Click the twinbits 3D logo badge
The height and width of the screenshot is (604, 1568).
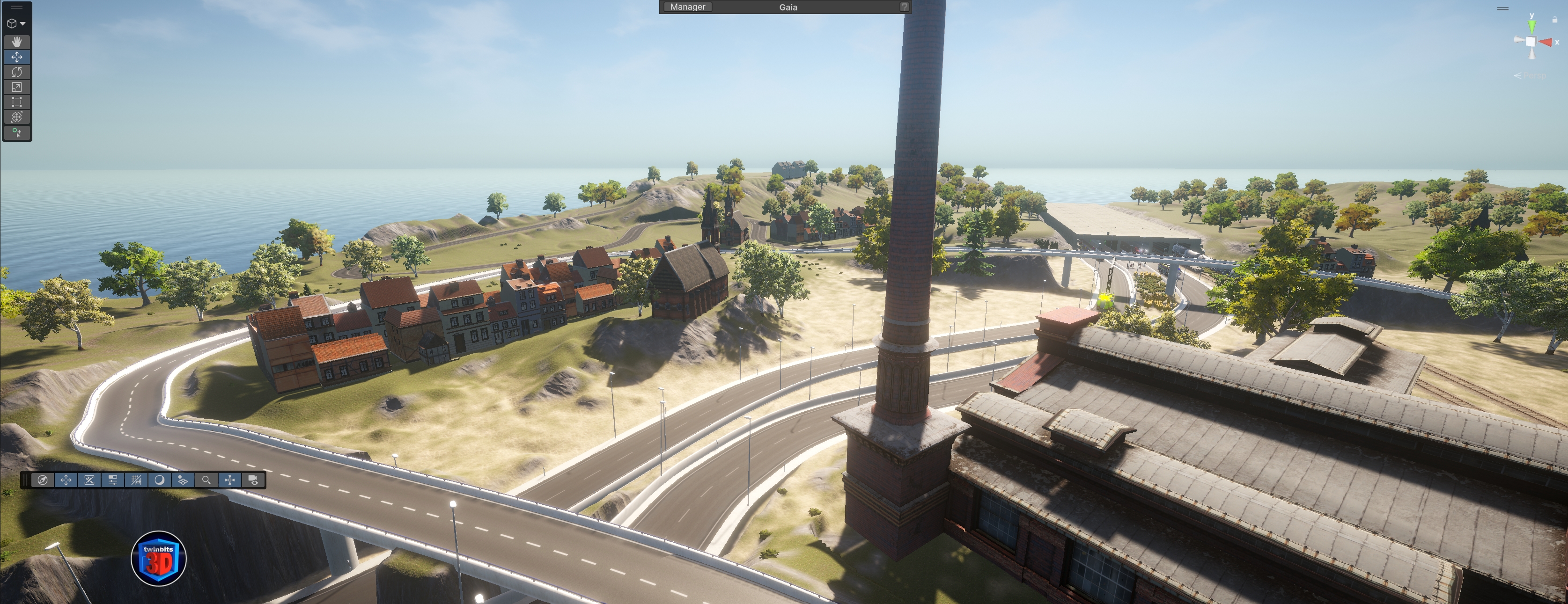coord(158,558)
